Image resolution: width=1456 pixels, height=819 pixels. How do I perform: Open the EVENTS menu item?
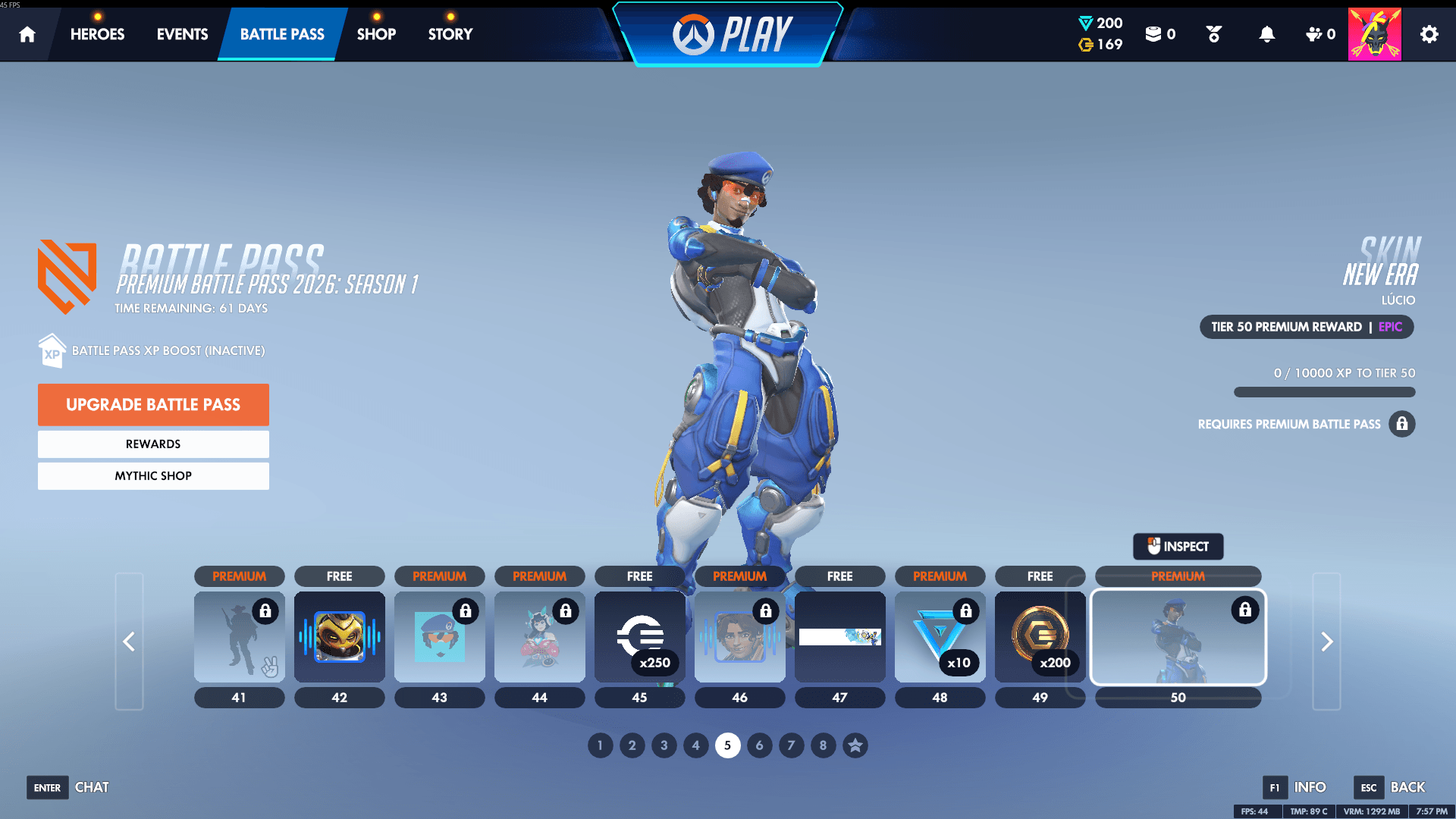click(181, 33)
